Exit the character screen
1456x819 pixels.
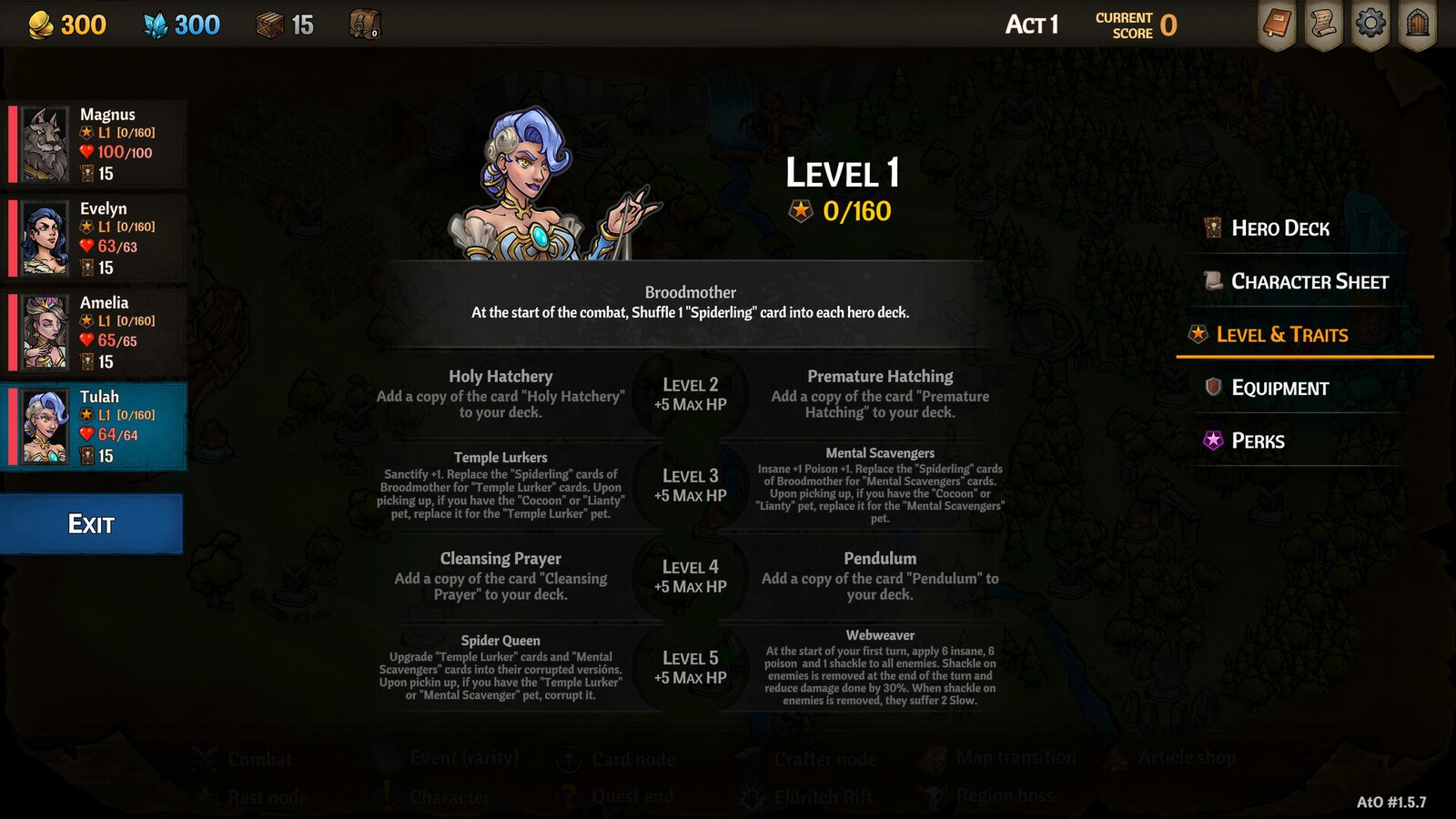click(91, 524)
